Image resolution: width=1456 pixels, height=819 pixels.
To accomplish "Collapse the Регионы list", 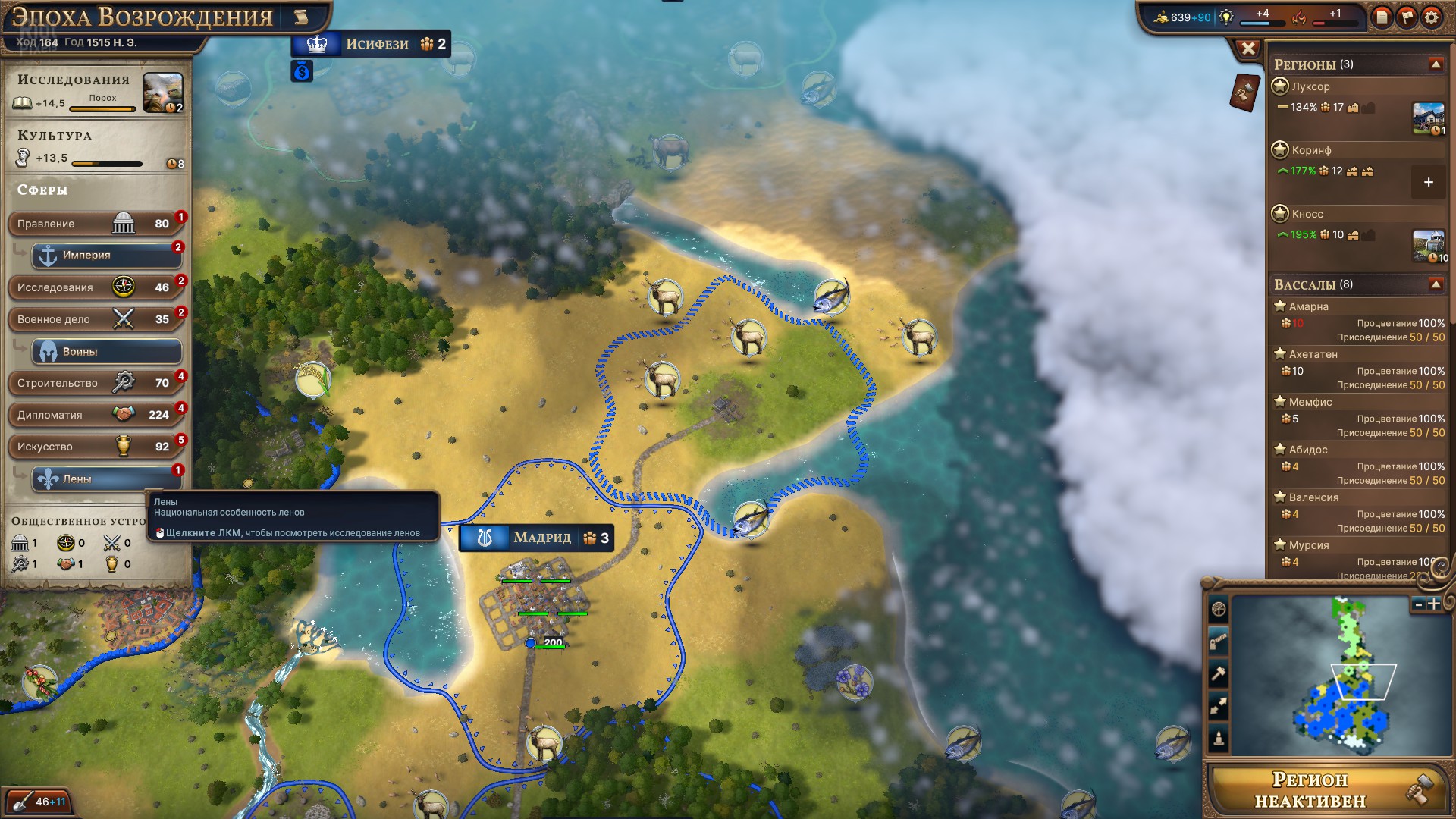I will pos(1436,64).
